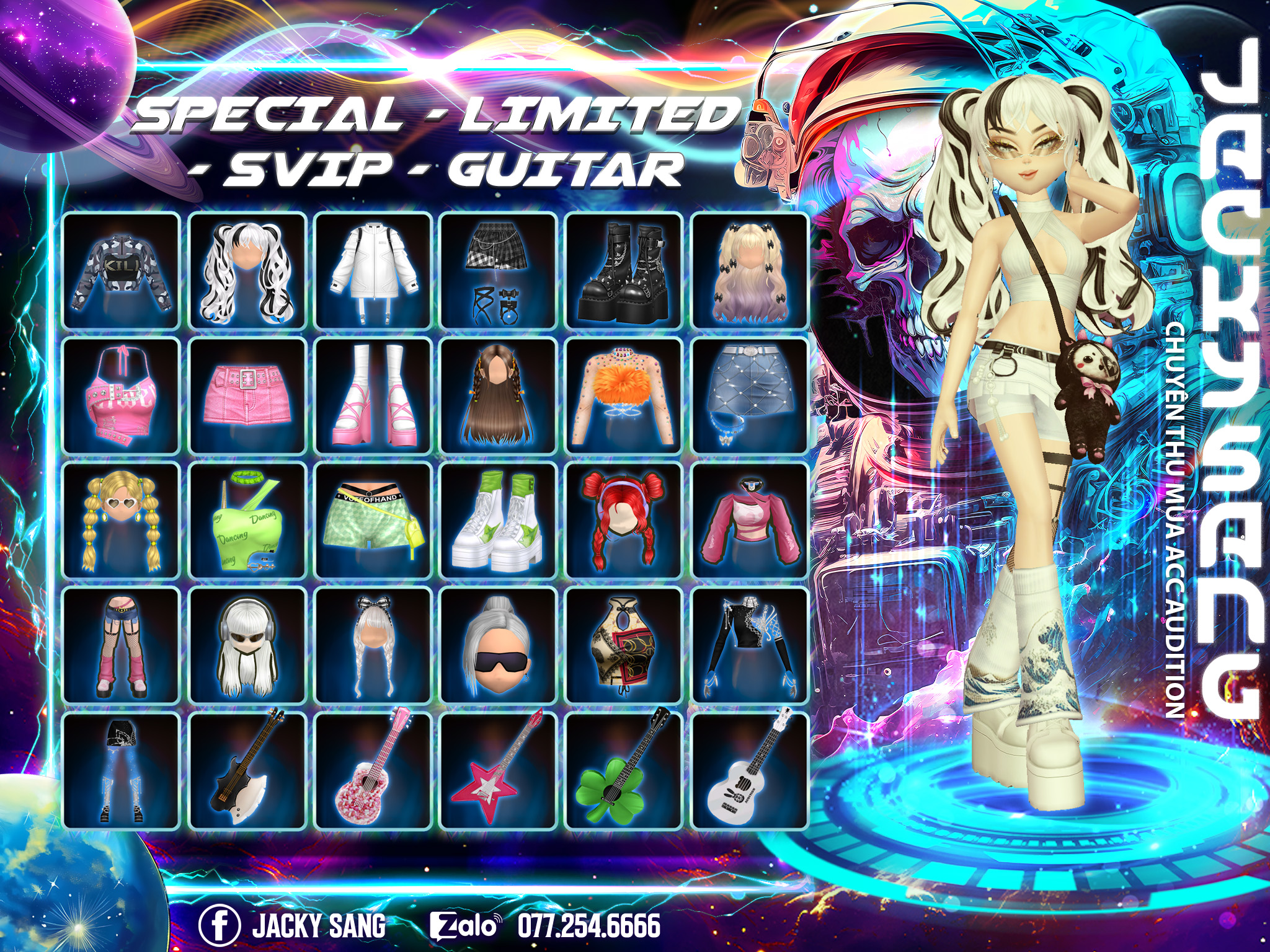
Task: Pick the studded denim skirt tile
Action: coord(750,396)
